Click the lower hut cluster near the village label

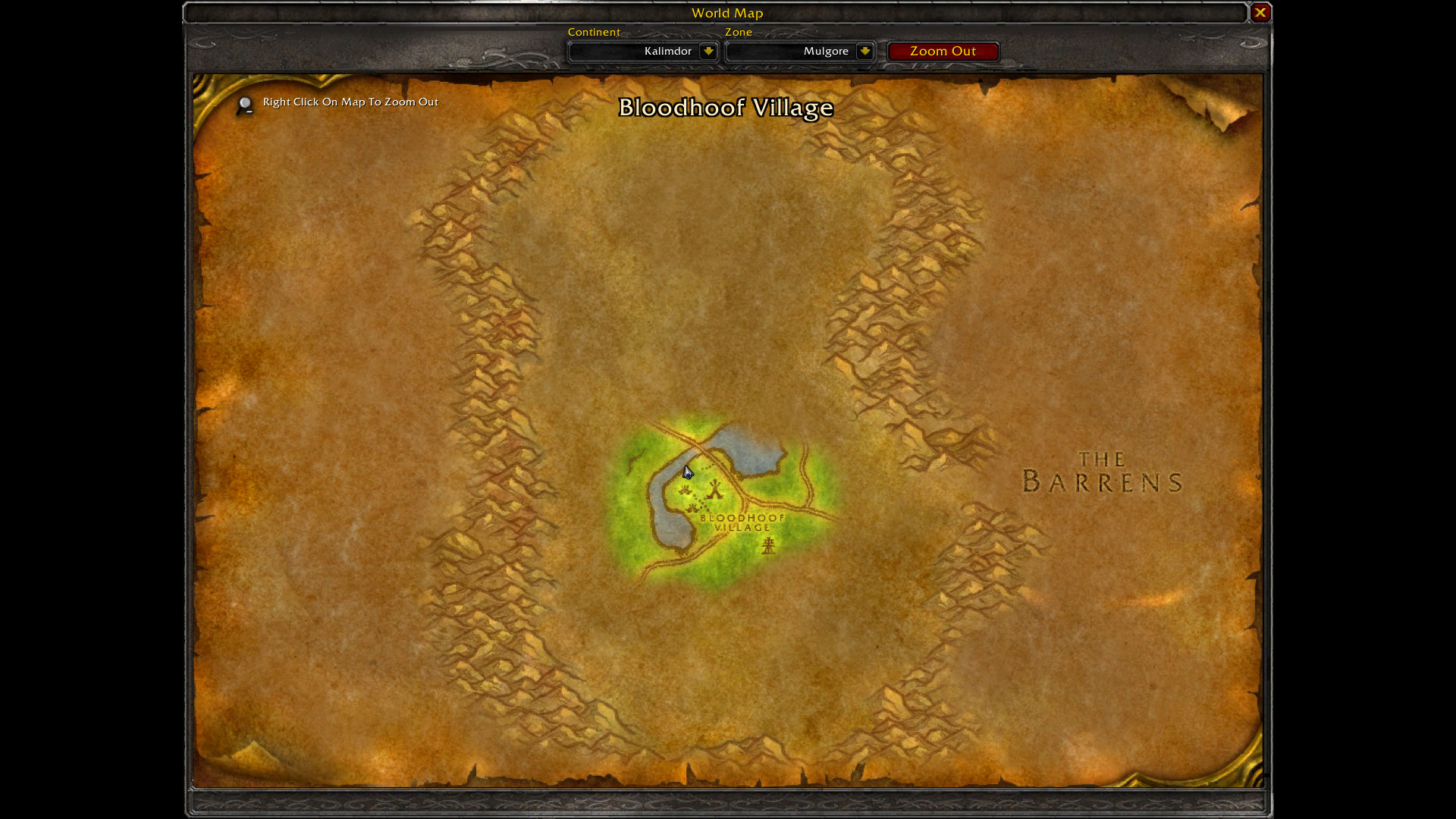pyautogui.click(x=693, y=507)
